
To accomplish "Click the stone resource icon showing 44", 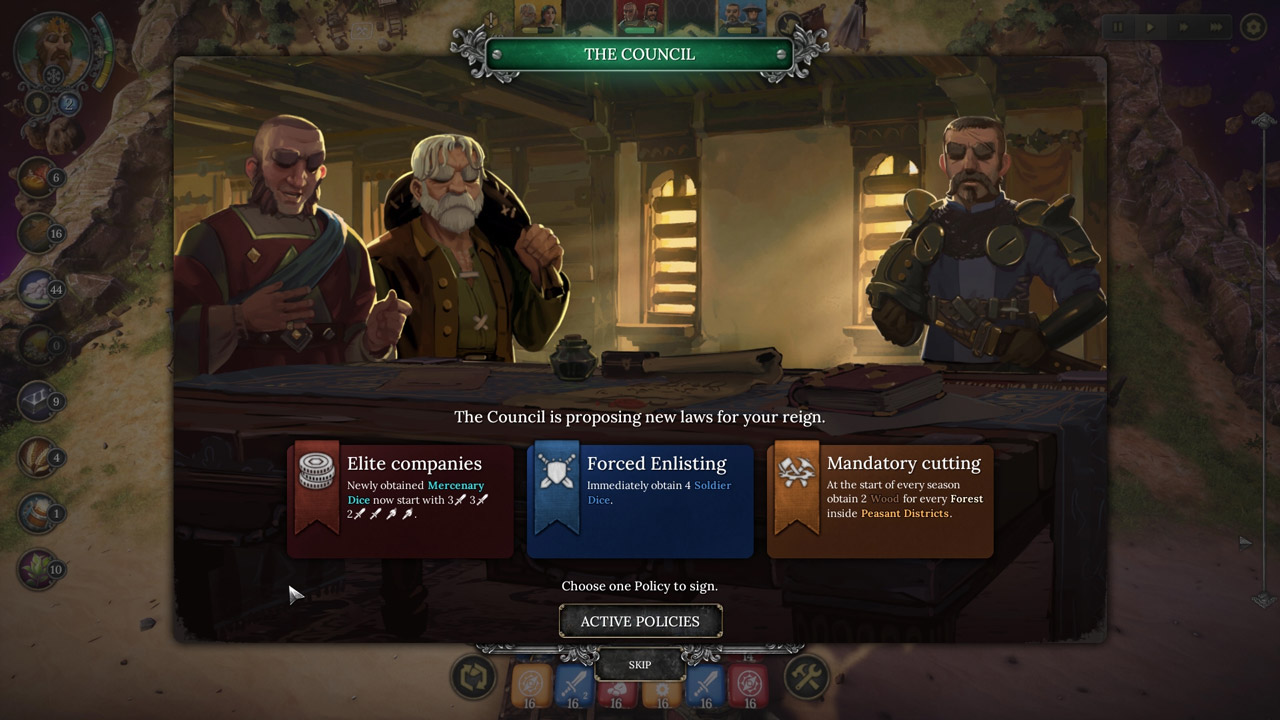I will click(x=38, y=289).
